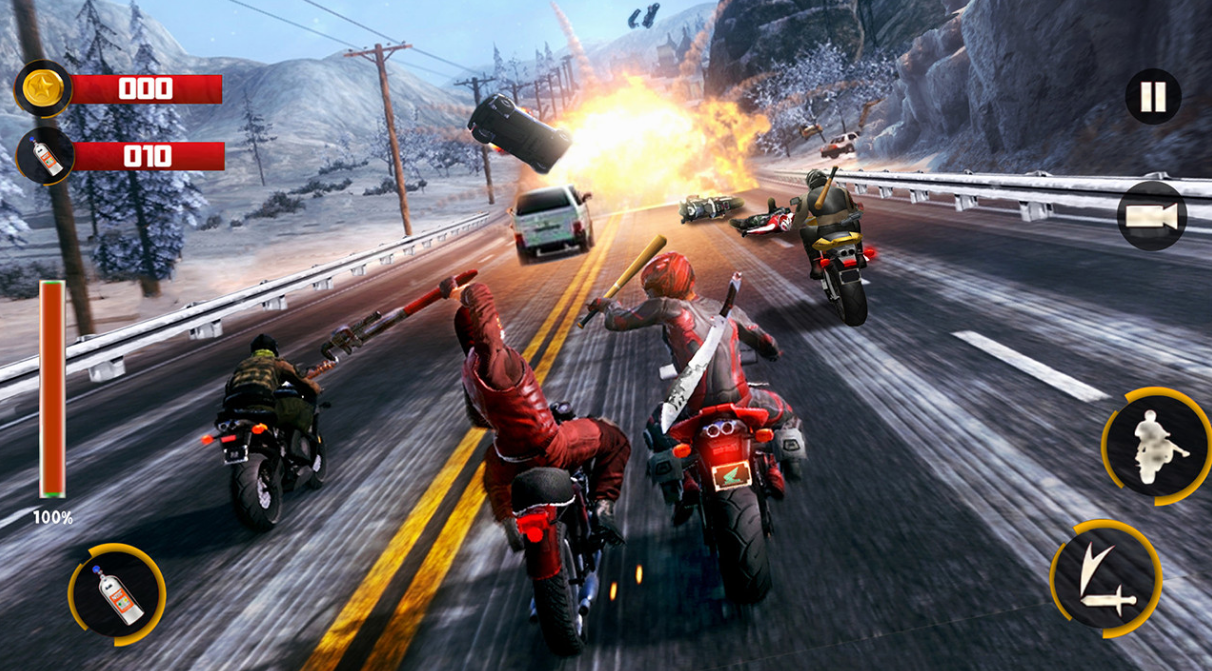Pause the game

pyautogui.click(x=1153, y=97)
